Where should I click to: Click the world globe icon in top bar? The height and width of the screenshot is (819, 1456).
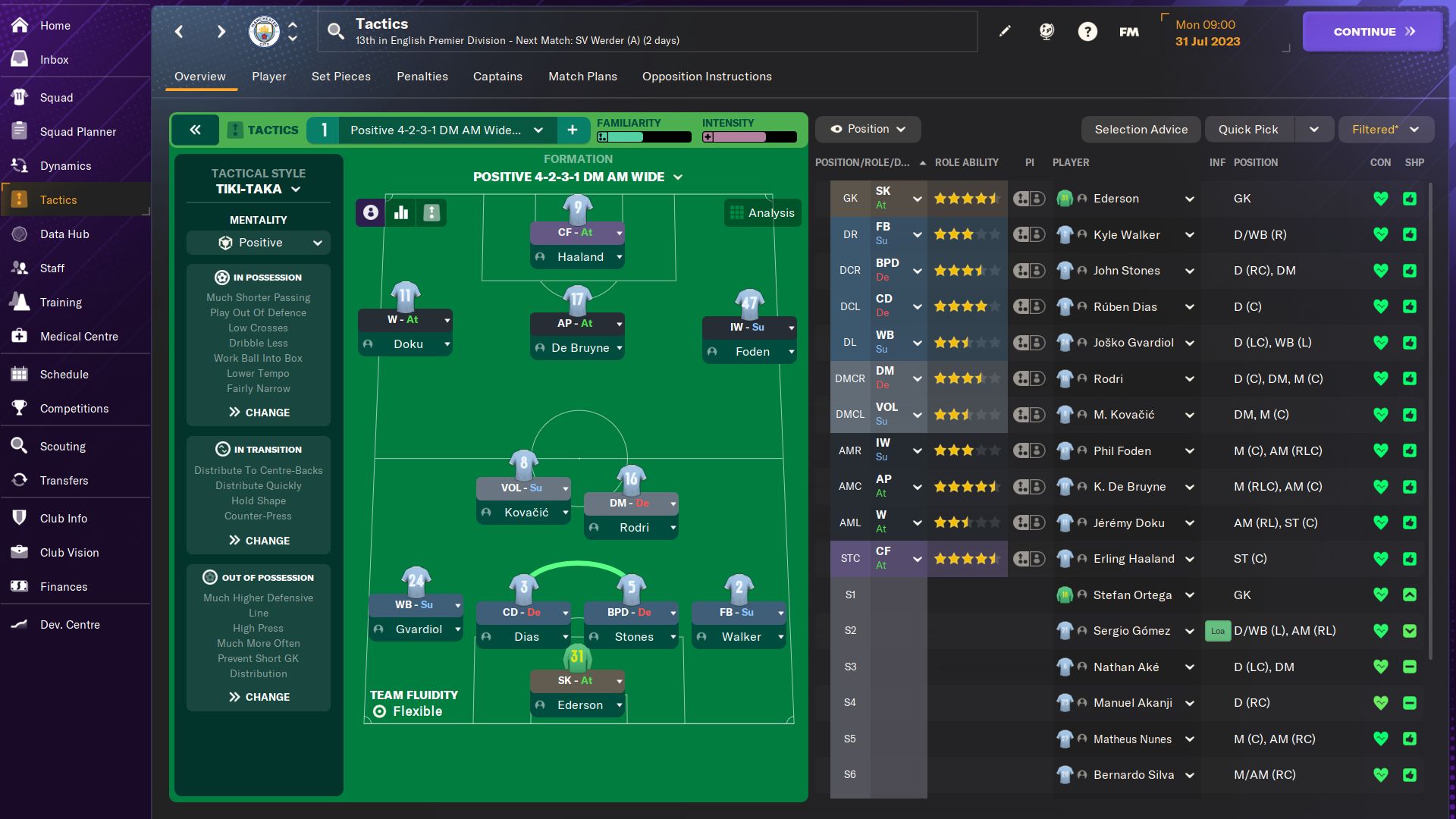tap(1046, 31)
